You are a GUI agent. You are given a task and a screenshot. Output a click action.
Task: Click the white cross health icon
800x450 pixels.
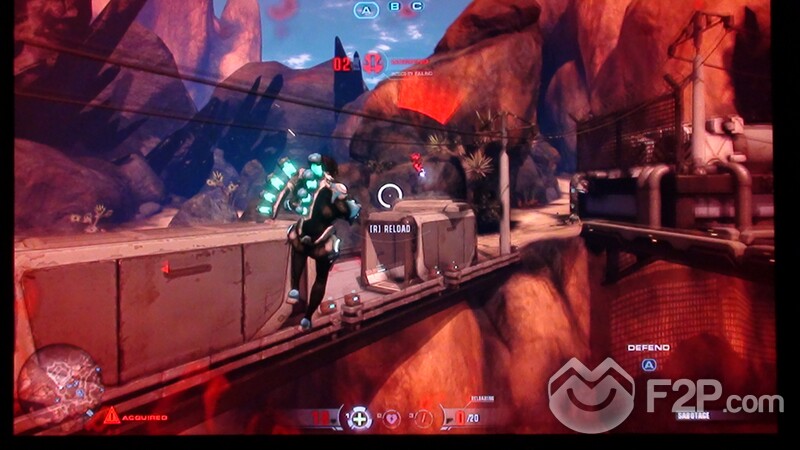tap(359, 417)
